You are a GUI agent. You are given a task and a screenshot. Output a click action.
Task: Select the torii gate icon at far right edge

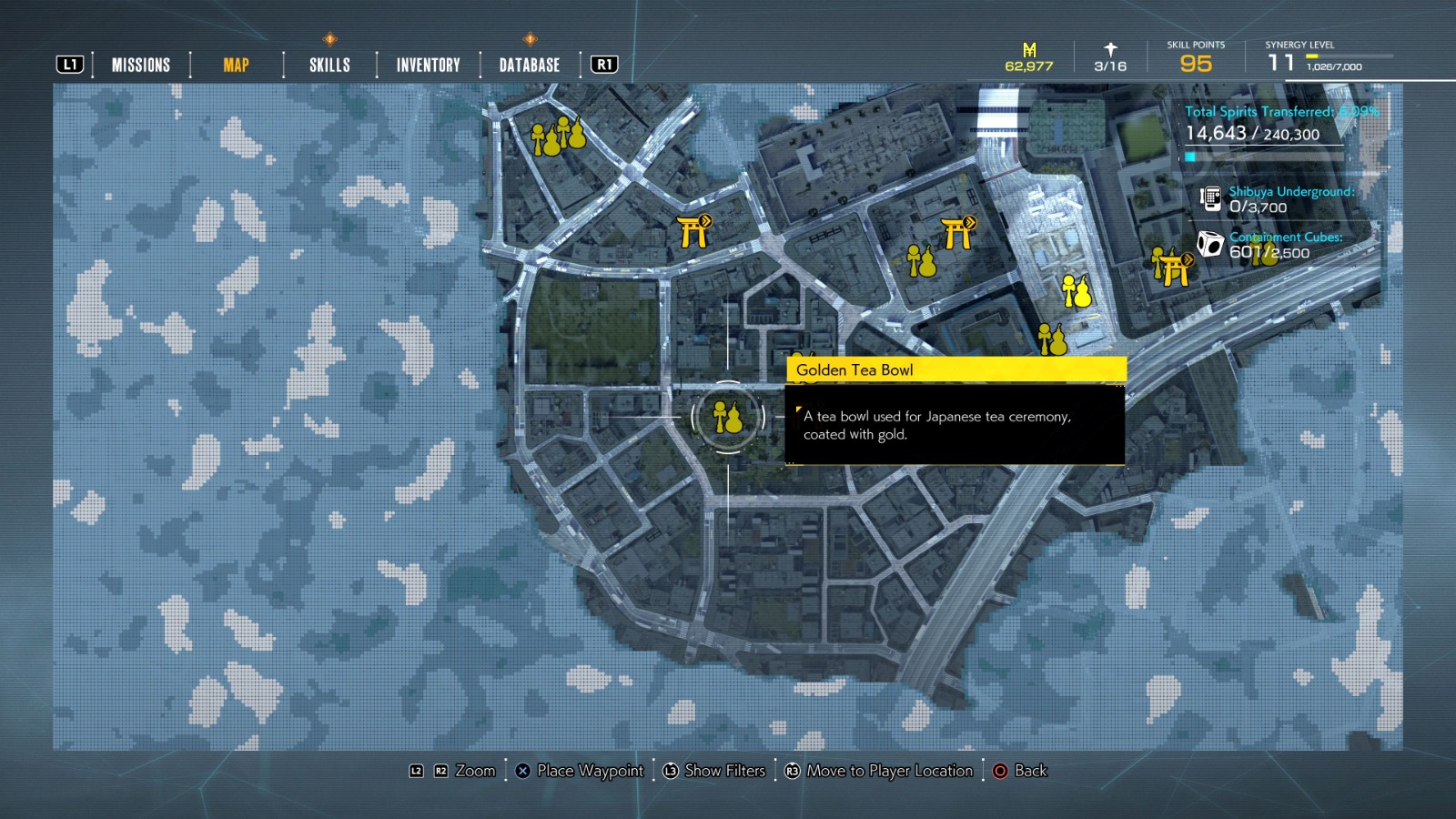pos(1175,268)
